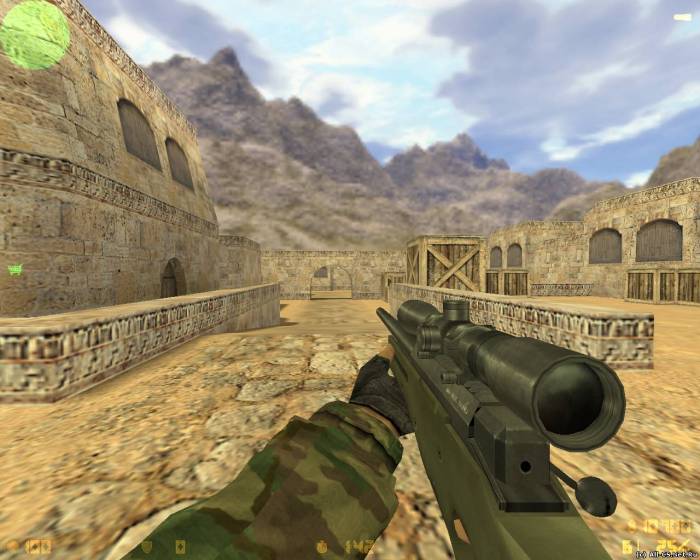The width and height of the screenshot is (700, 560).
Task: Click the green buy zone cart icon
Action: 15,269
